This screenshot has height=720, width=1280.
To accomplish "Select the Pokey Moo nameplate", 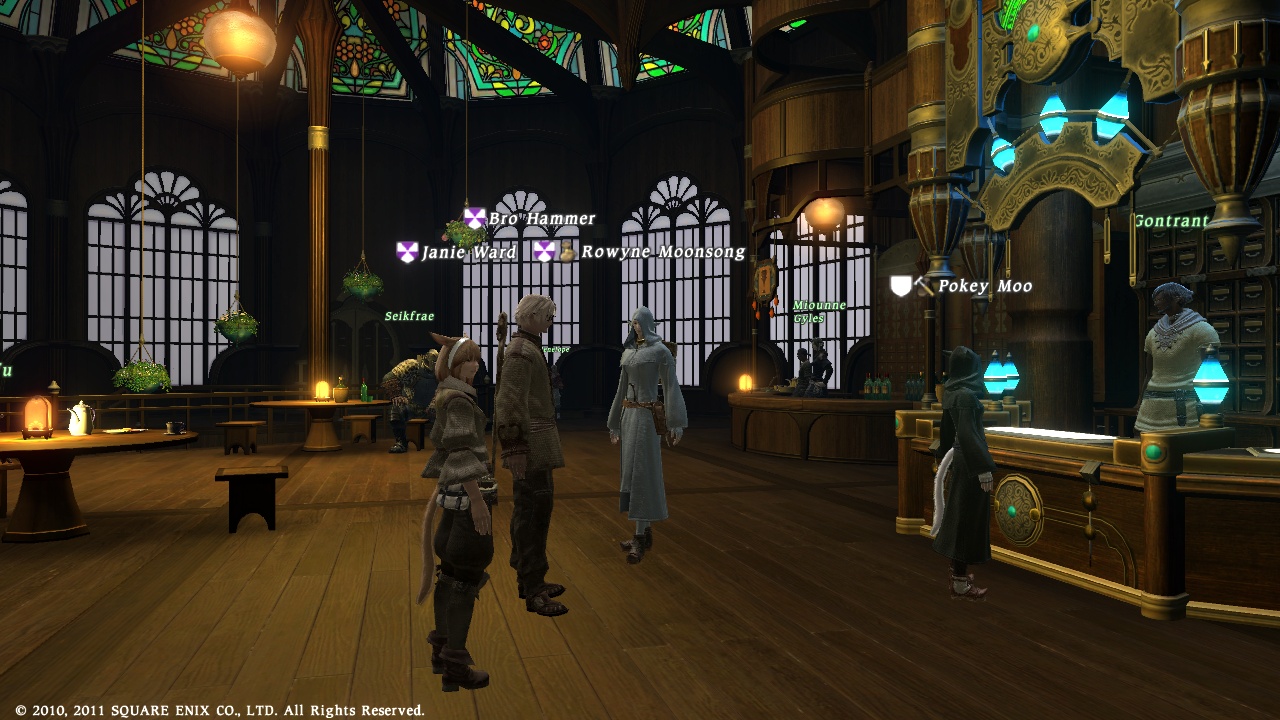I will coord(984,286).
